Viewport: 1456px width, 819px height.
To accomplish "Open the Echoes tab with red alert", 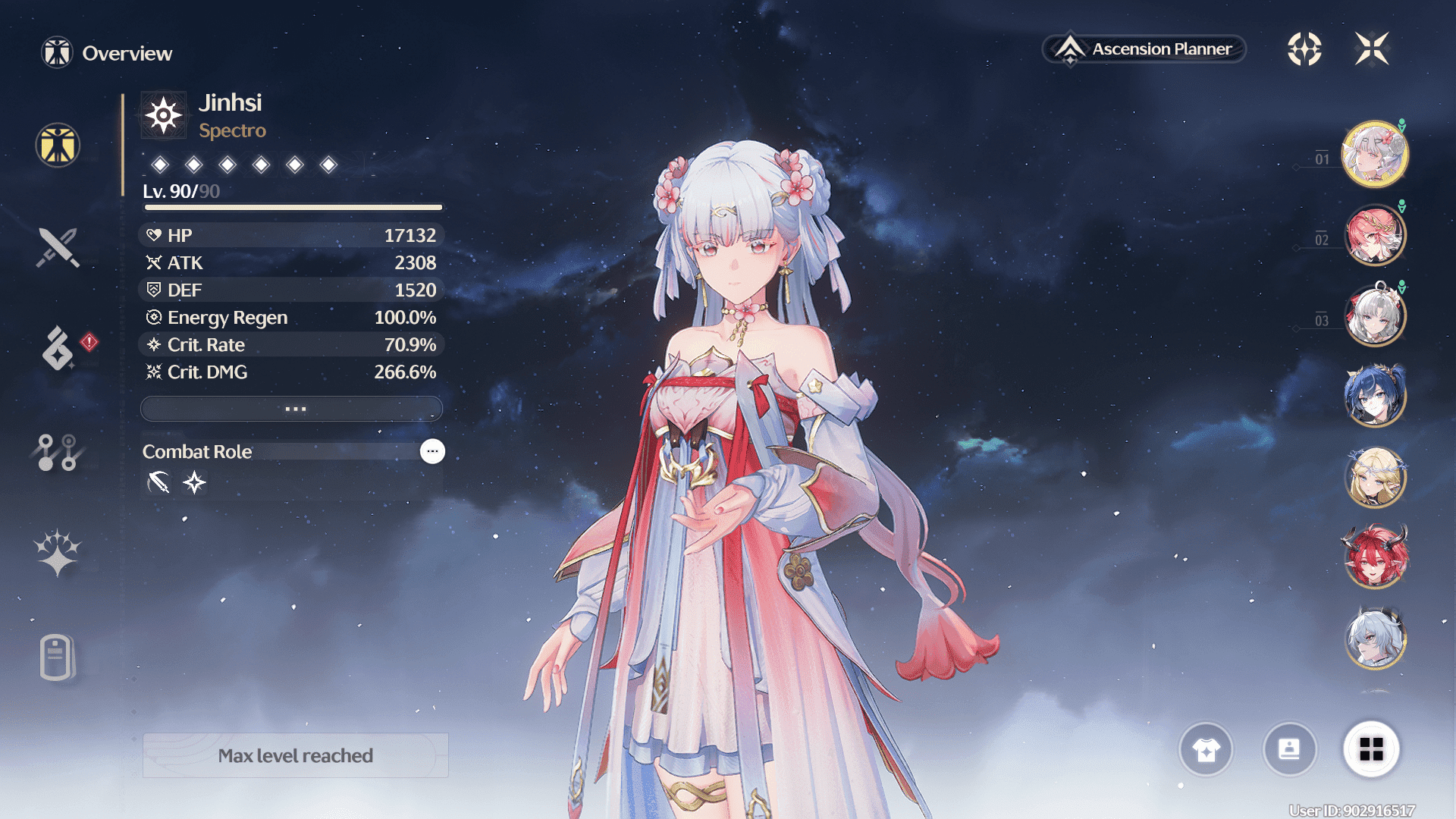I will (x=59, y=349).
